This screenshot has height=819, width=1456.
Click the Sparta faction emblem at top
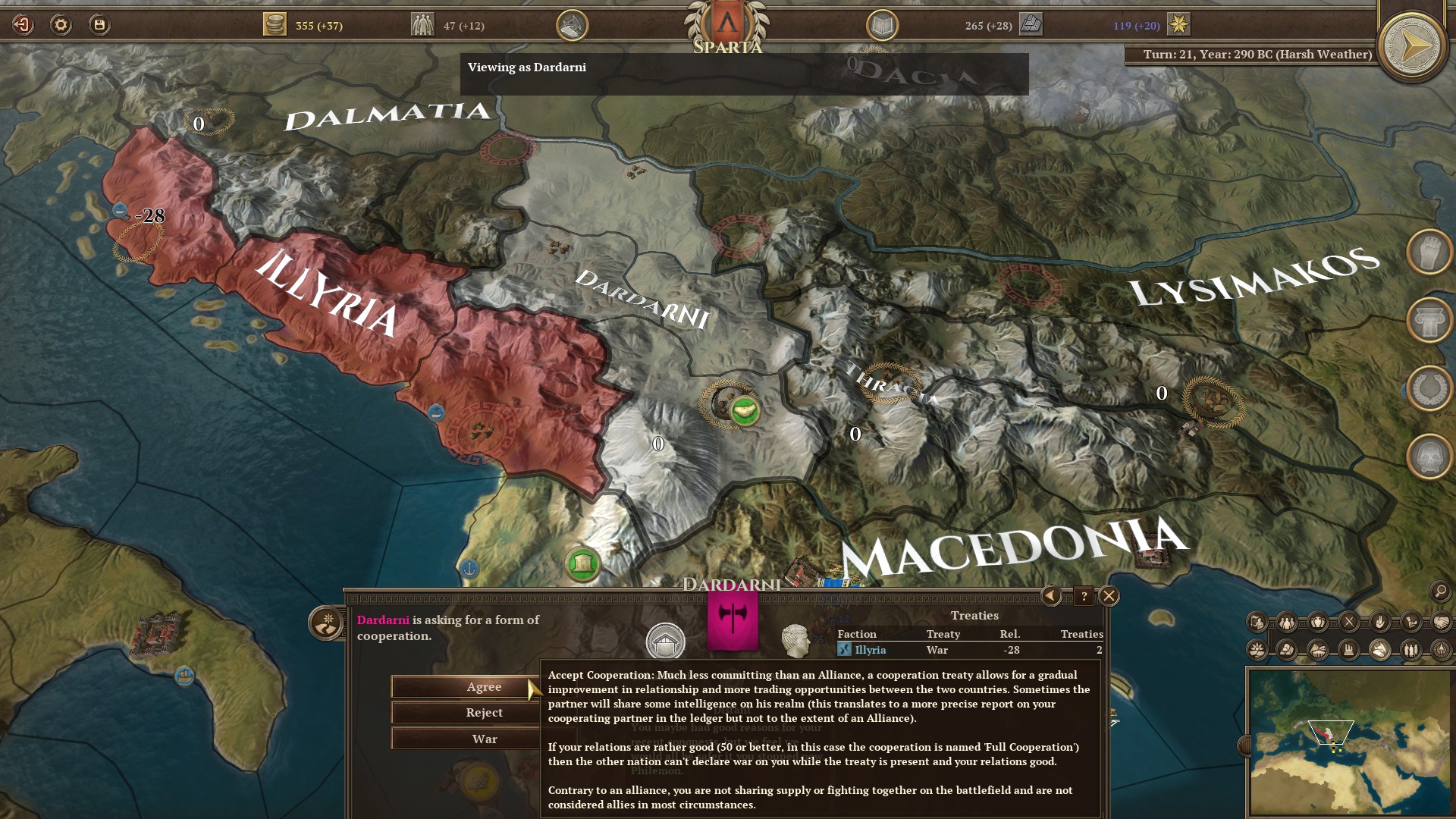[x=726, y=24]
